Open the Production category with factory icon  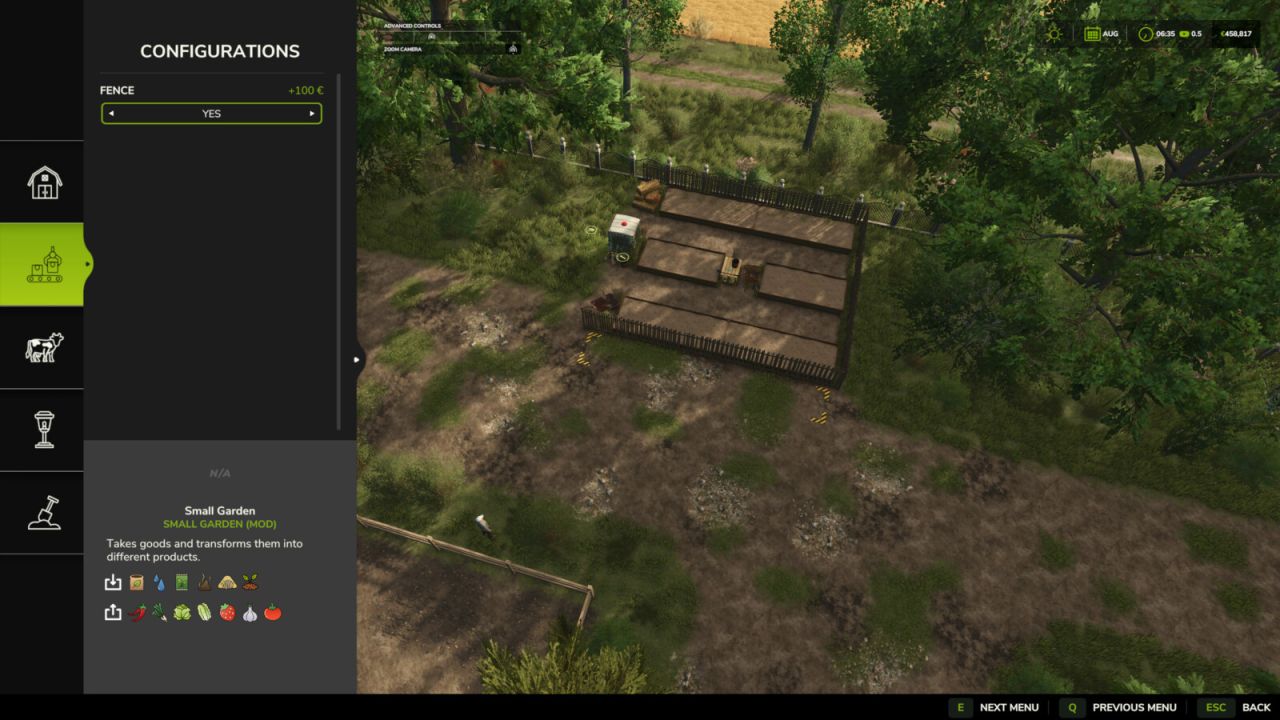click(x=42, y=262)
